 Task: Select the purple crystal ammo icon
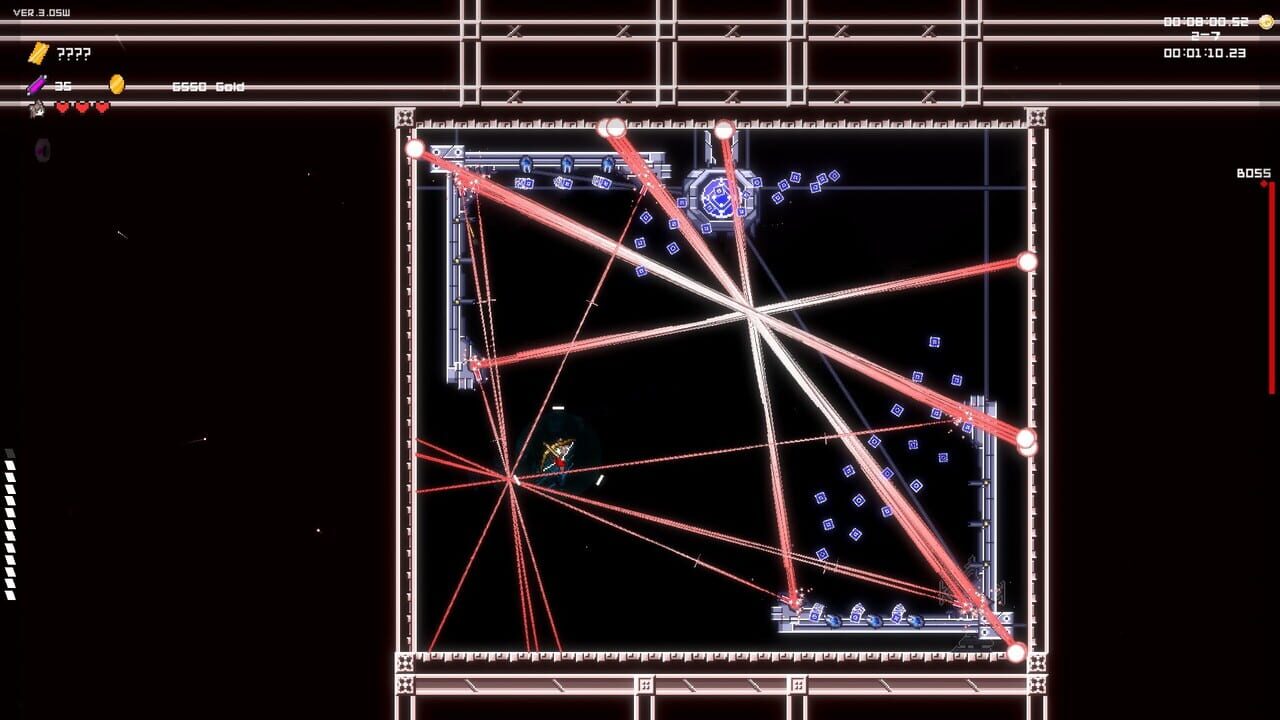point(36,85)
